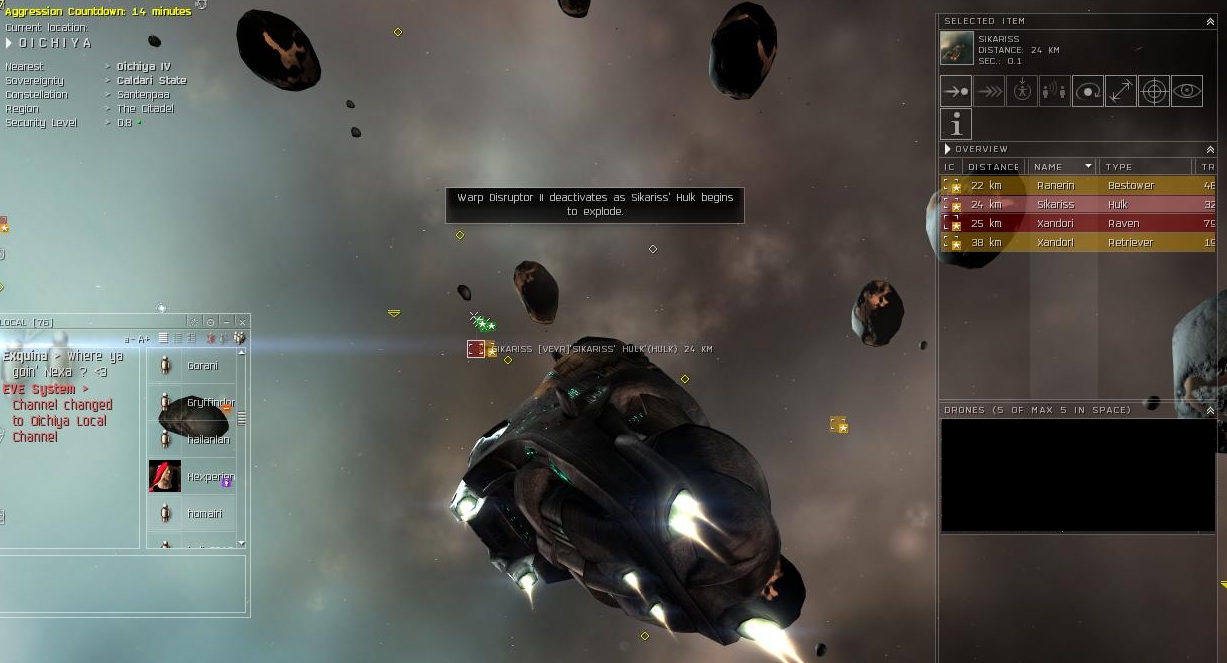
Task: Activate the Orbit action icon
Action: click(1088, 91)
